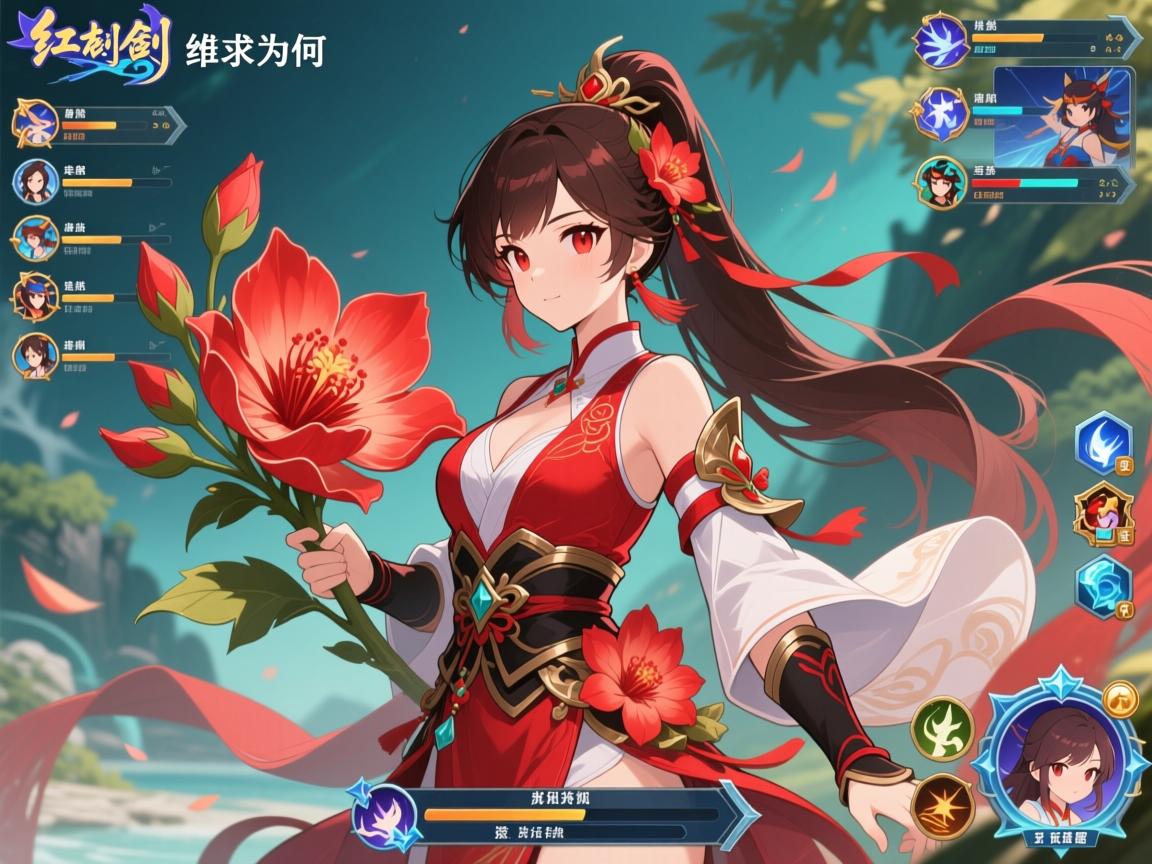The height and width of the screenshot is (864, 1152).
Task: Toggle the gold music note button
Action: click(x=1120, y=699)
